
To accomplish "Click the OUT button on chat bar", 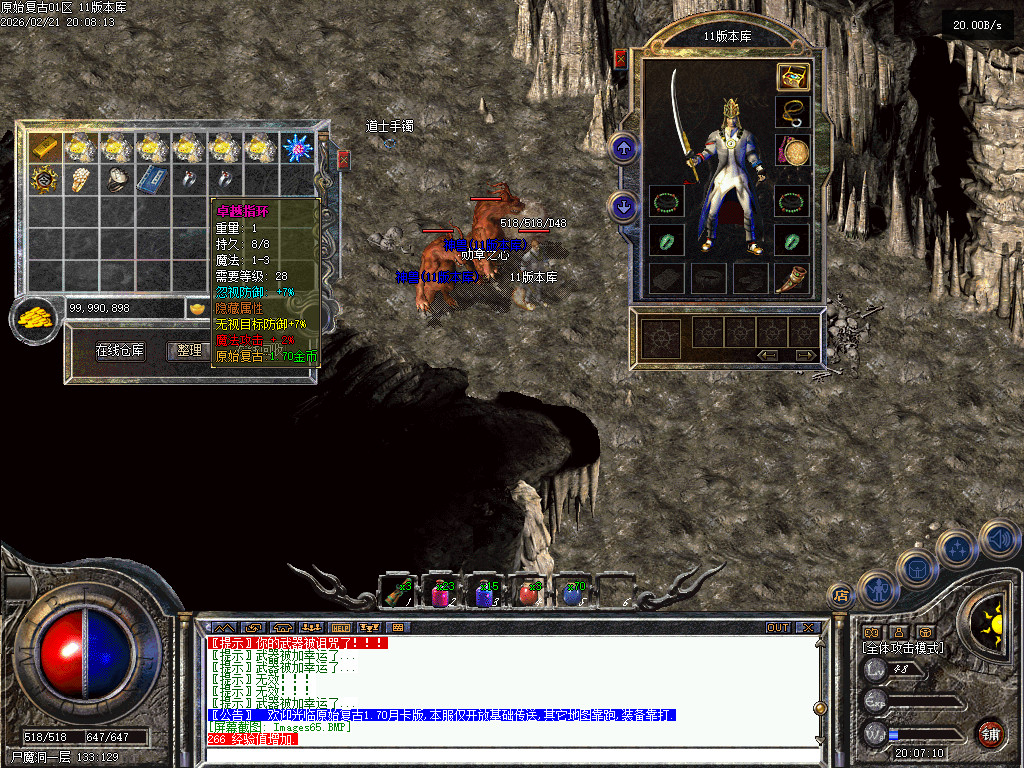I will click(x=778, y=628).
